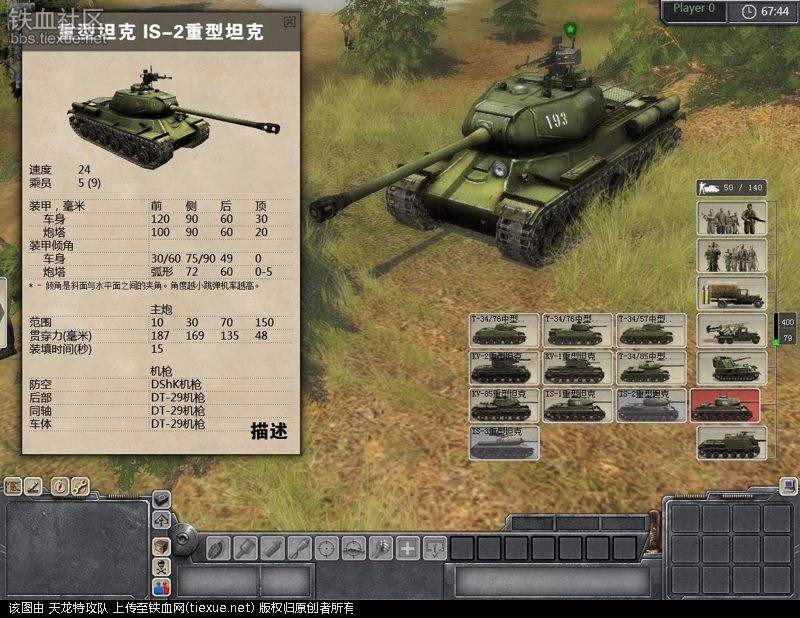Open the rocket launcher truck category
Screen dimensions: 800x618
[732, 330]
